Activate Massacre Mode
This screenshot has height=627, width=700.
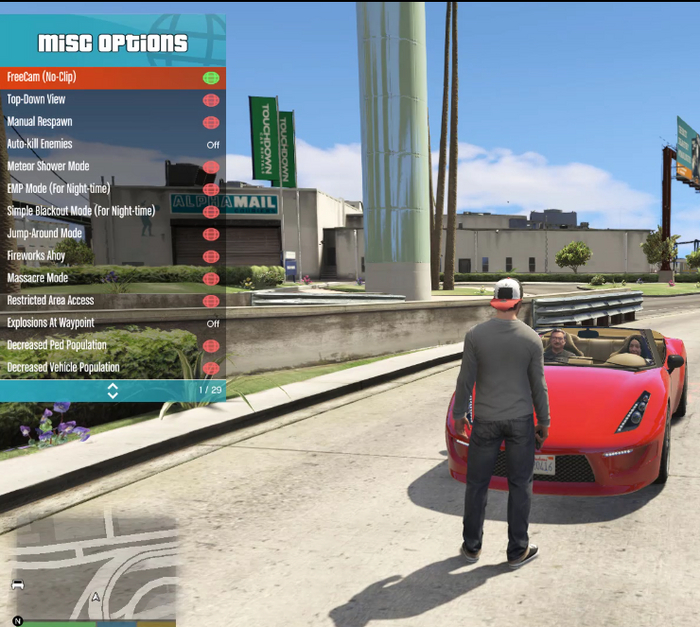point(112,278)
